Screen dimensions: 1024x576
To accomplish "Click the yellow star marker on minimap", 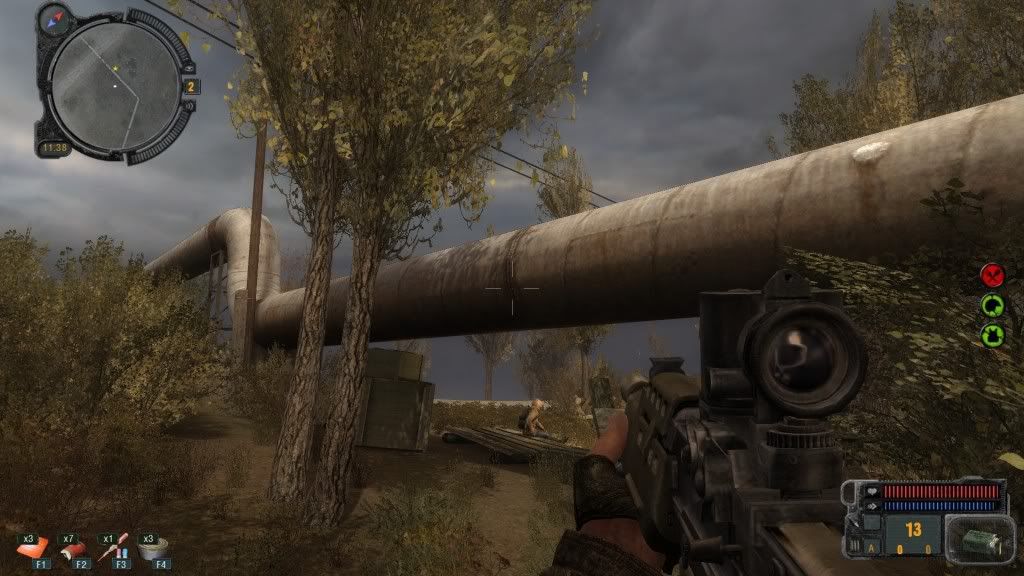I will click(x=115, y=68).
